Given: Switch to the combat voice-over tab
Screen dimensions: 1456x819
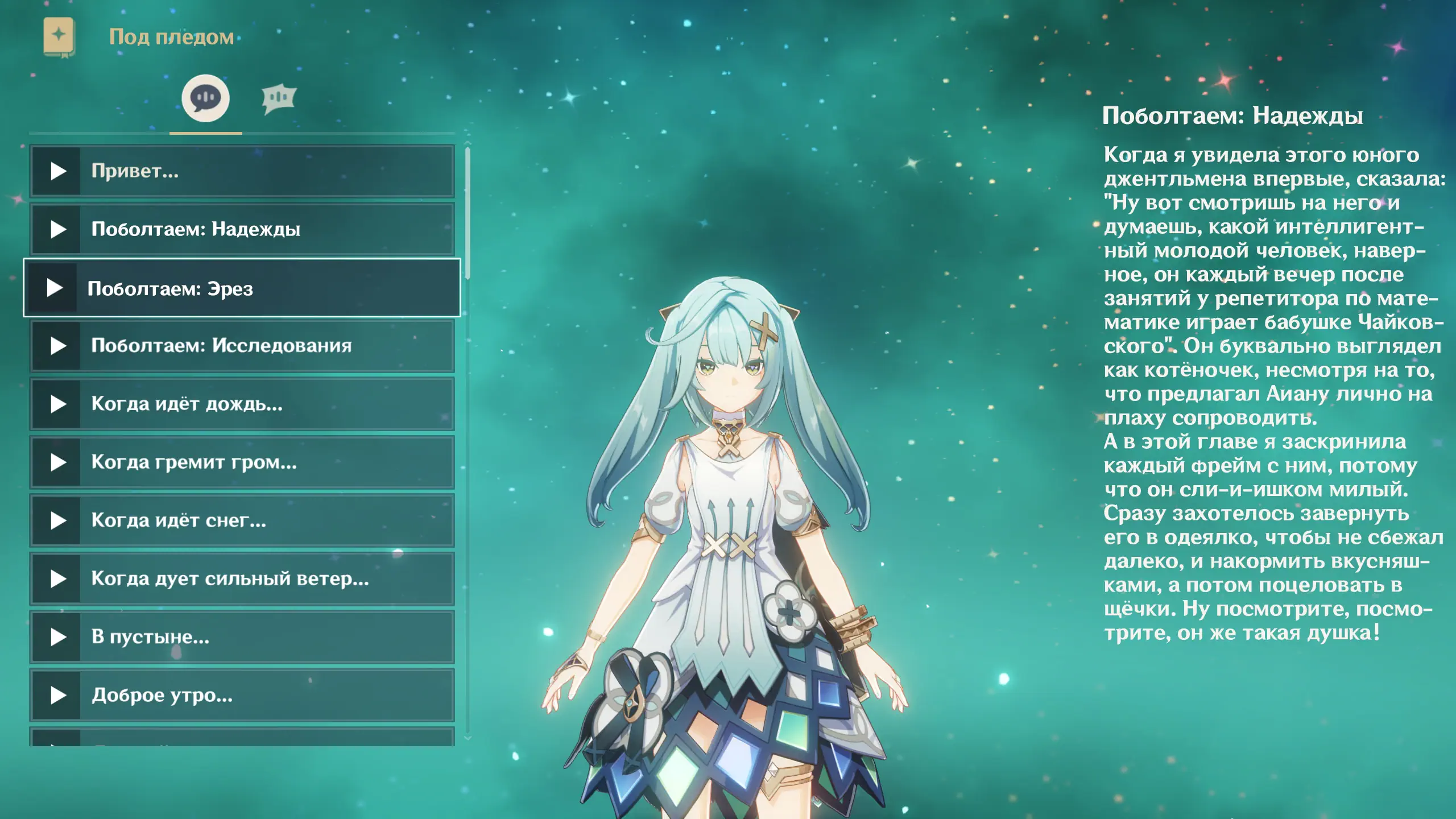Looking at the screenshot, I should pos(279,99).
